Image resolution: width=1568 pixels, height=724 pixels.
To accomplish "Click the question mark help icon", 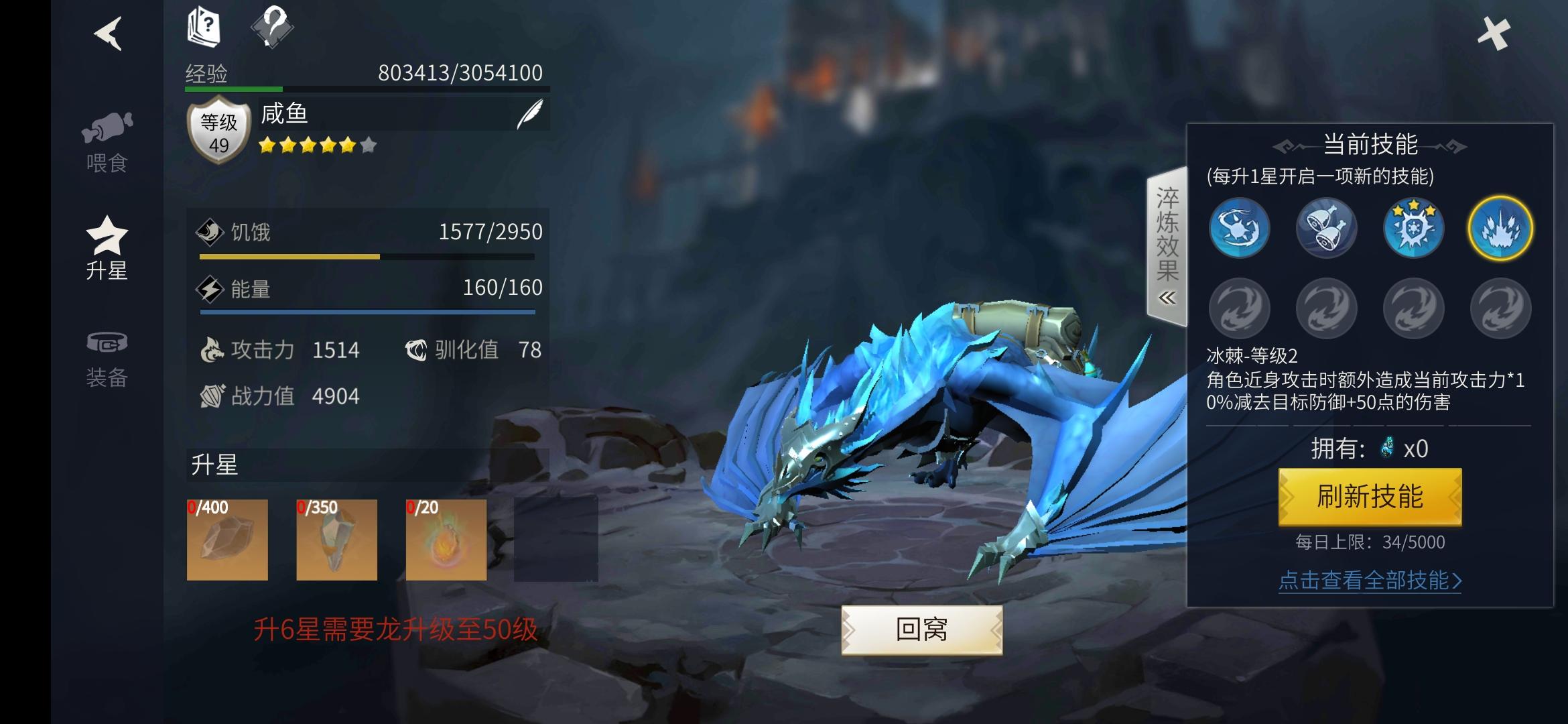I will pos(276,27).
